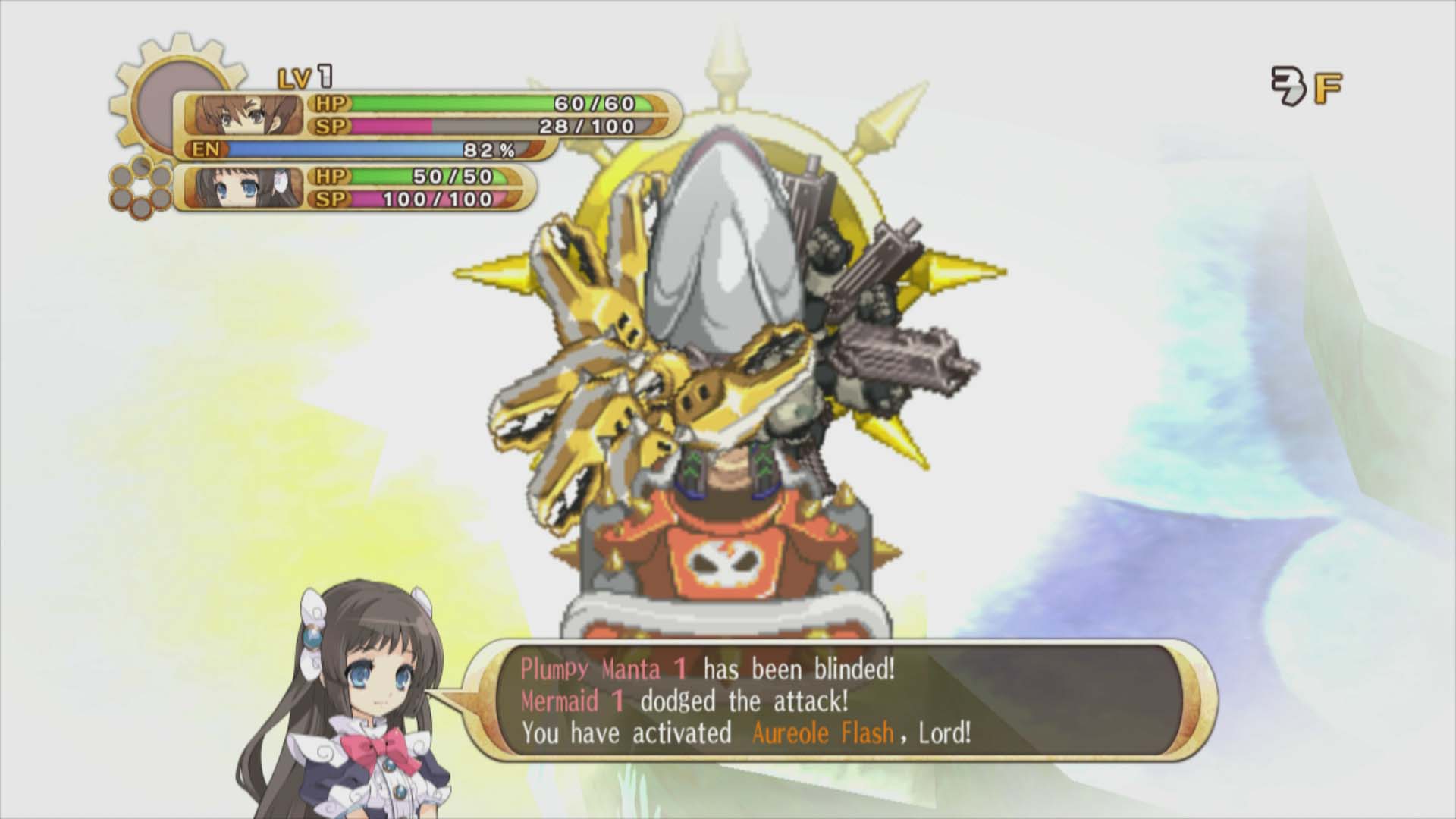Click the honeycomb formation icon below the gear
This screenshot has width=1456, height=819.
point(143,188)
